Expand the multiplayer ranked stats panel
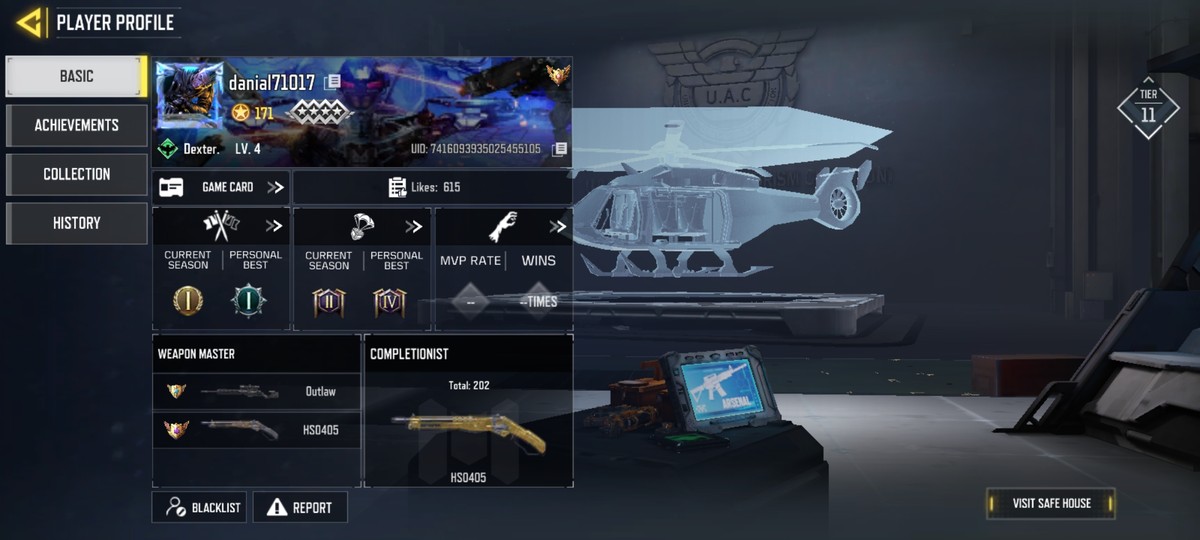The image size is (1200, 540). point(273,226)
